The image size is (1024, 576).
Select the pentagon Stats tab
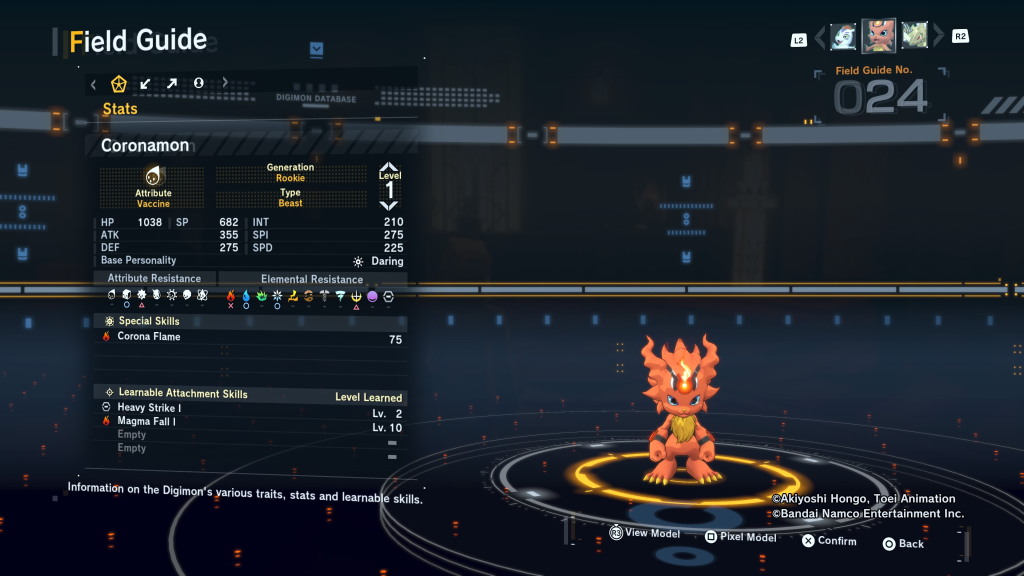coord(118,83)
